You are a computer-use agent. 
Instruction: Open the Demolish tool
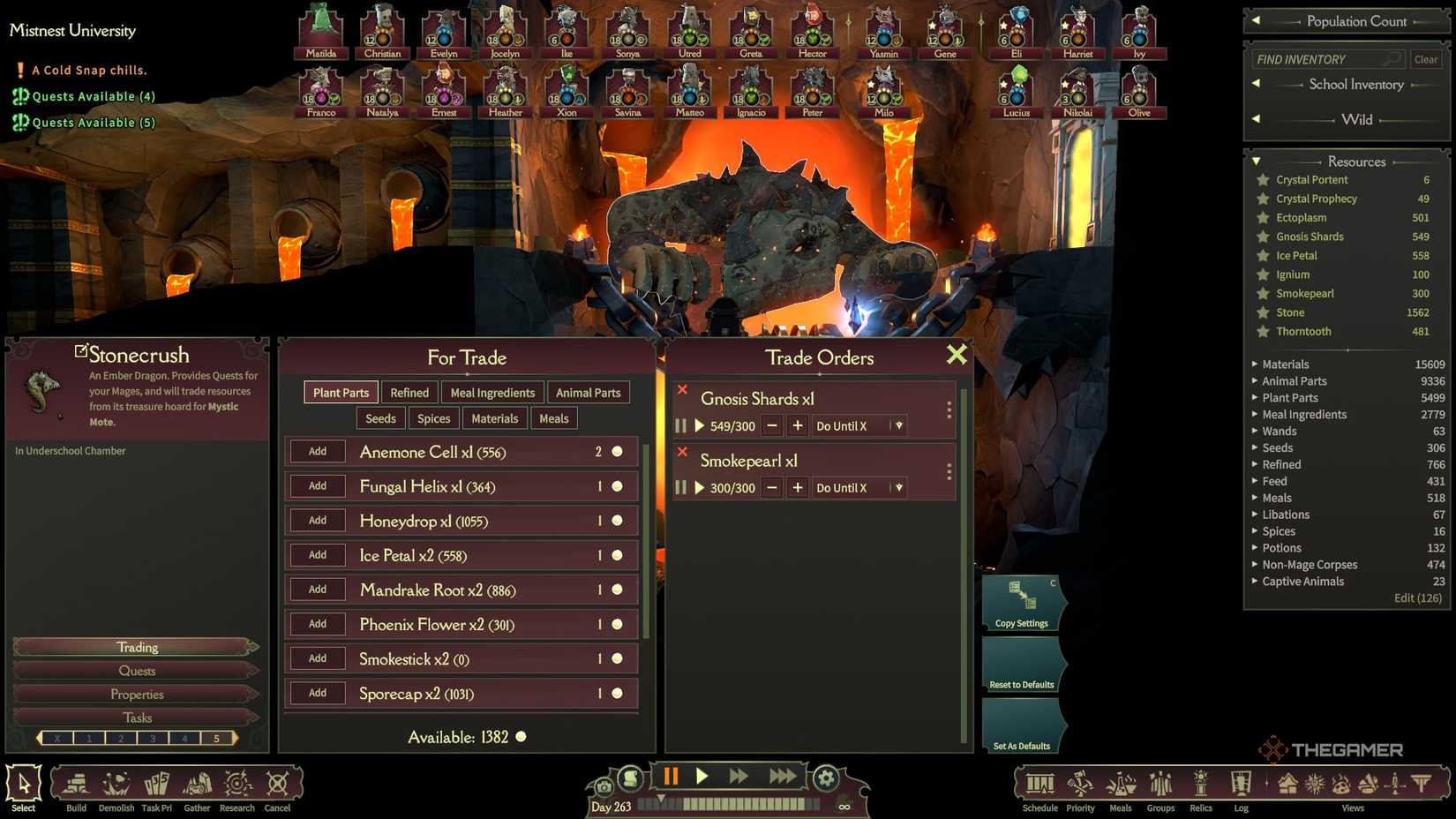click(x=116, y=784)
